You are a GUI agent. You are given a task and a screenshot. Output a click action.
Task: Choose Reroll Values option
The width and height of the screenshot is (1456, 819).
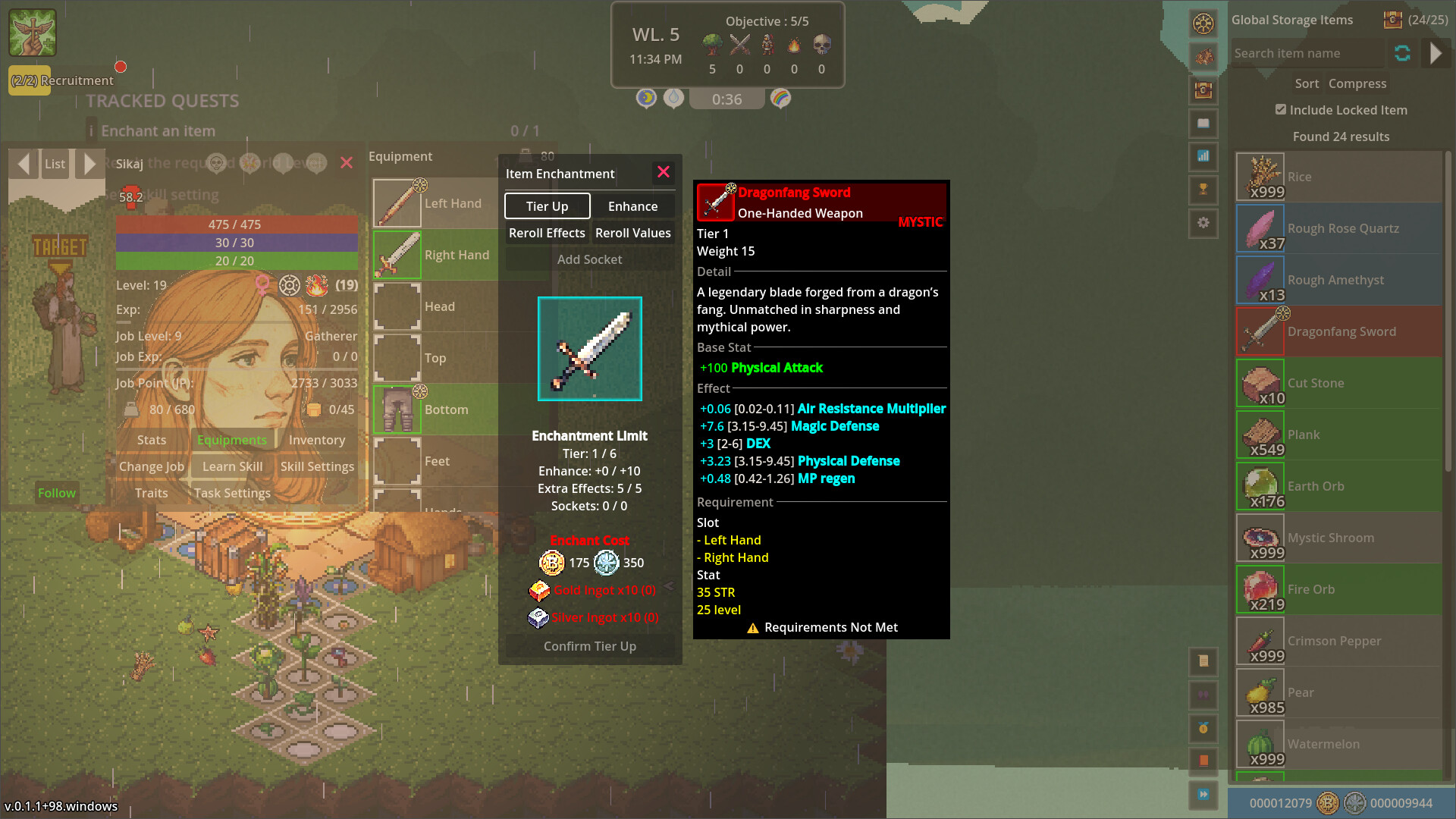(632, 233)
